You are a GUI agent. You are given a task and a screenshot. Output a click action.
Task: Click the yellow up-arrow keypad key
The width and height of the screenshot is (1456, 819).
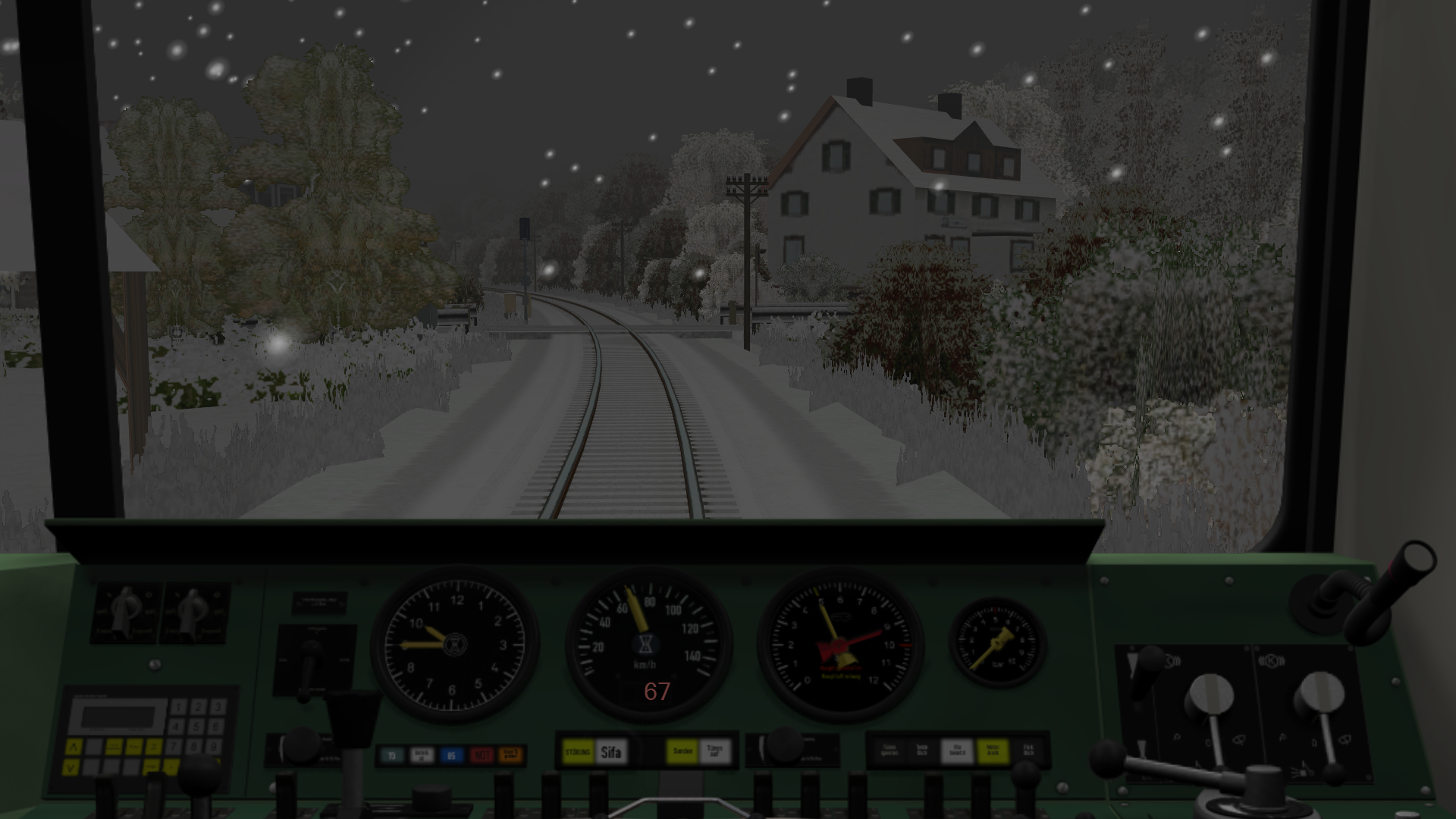[x=73, y=747]
